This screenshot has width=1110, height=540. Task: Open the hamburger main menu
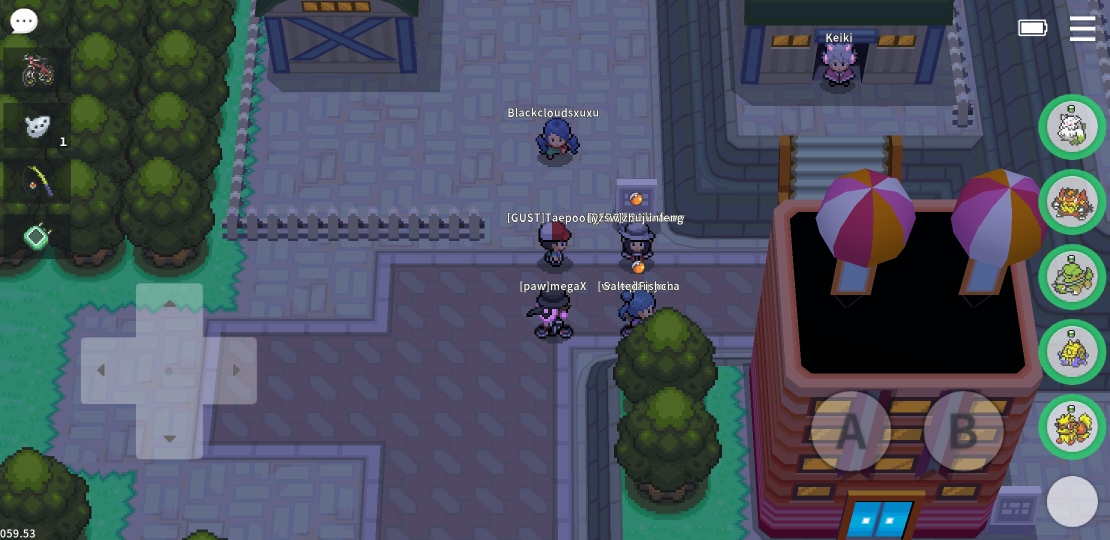point(1082,28)
